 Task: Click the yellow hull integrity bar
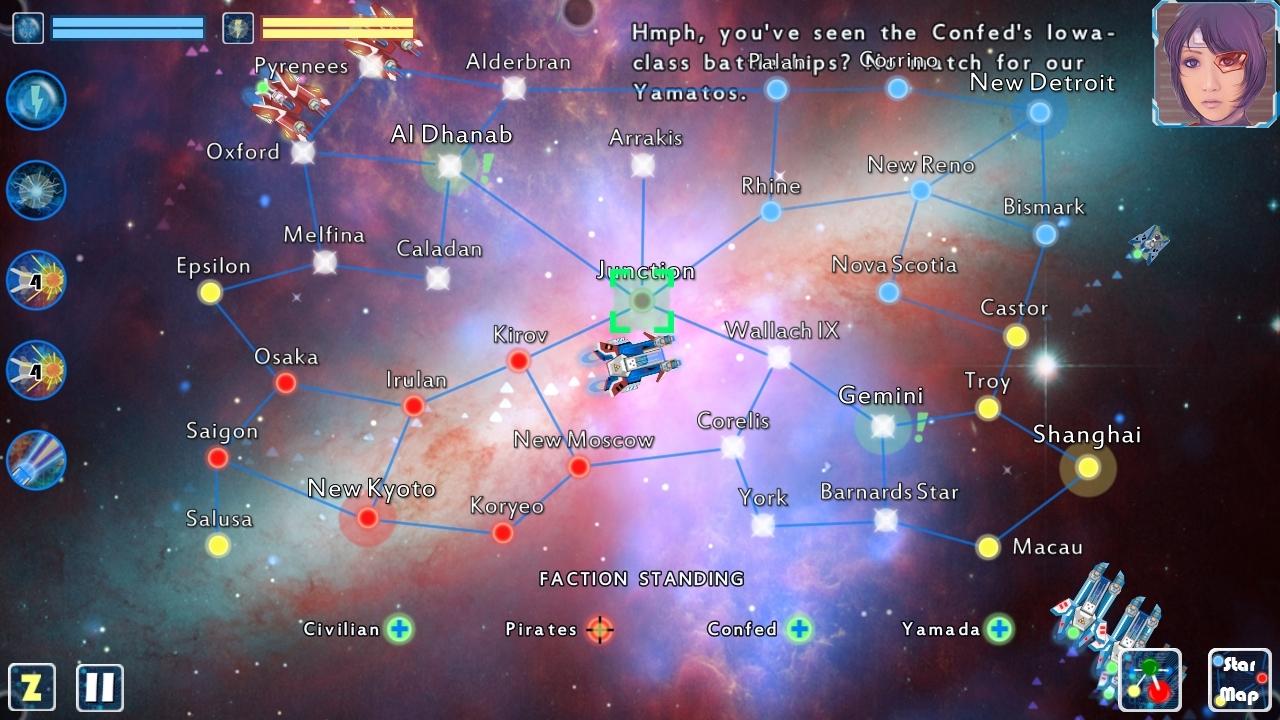335,29
